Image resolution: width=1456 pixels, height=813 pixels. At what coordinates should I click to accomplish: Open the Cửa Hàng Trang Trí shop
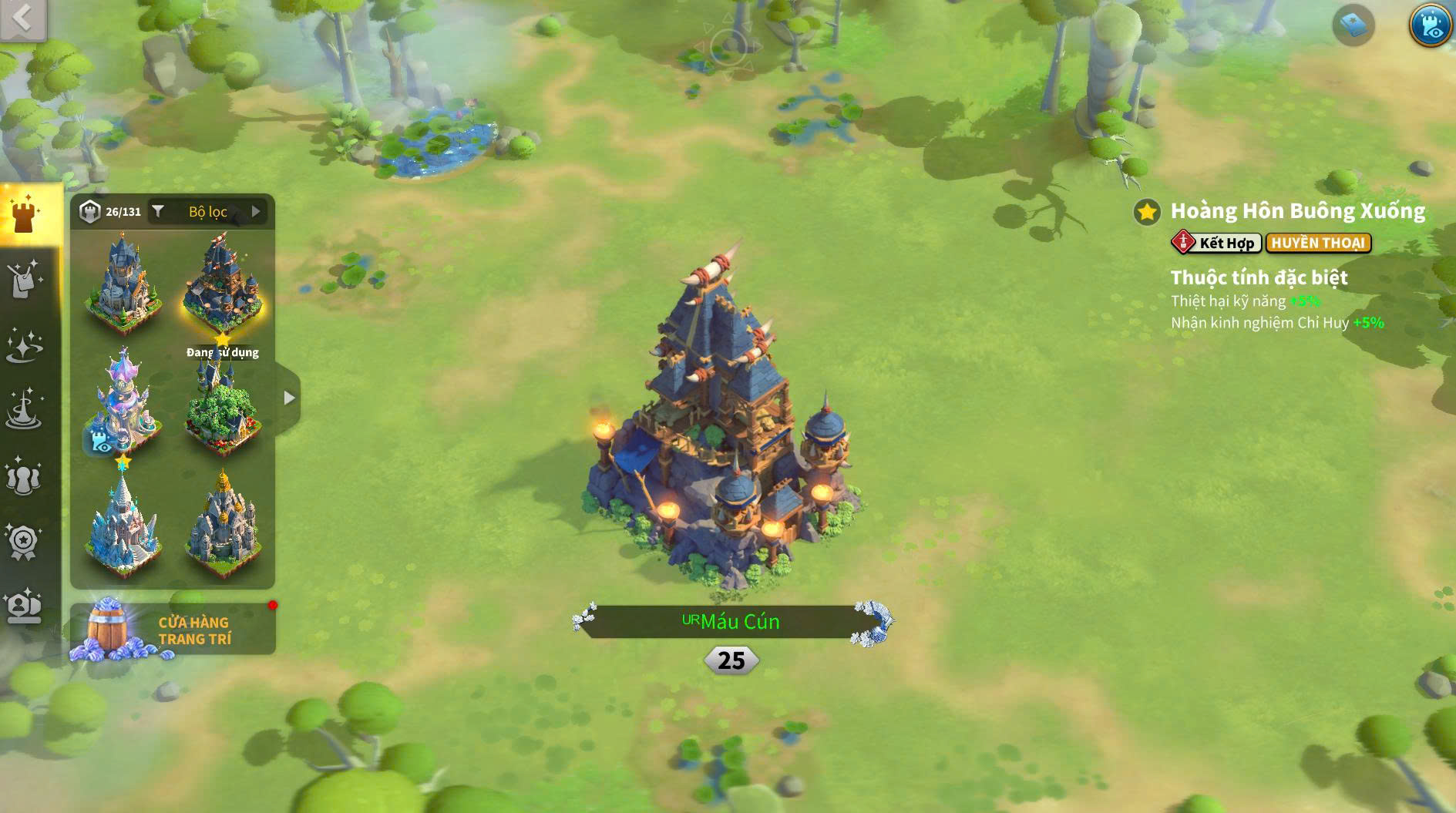(x=173, y=630)
